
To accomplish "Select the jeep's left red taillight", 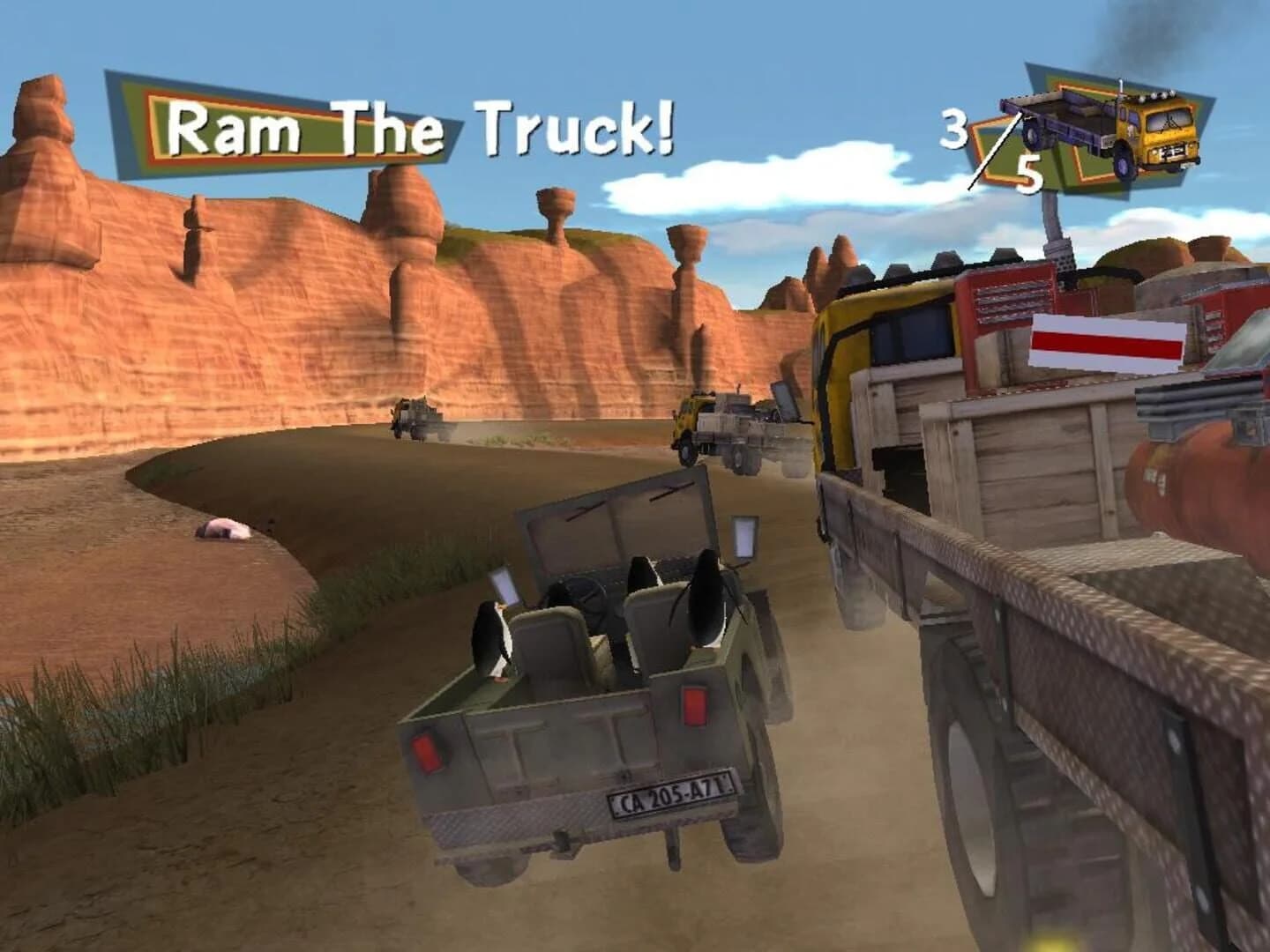I will 428,754.
